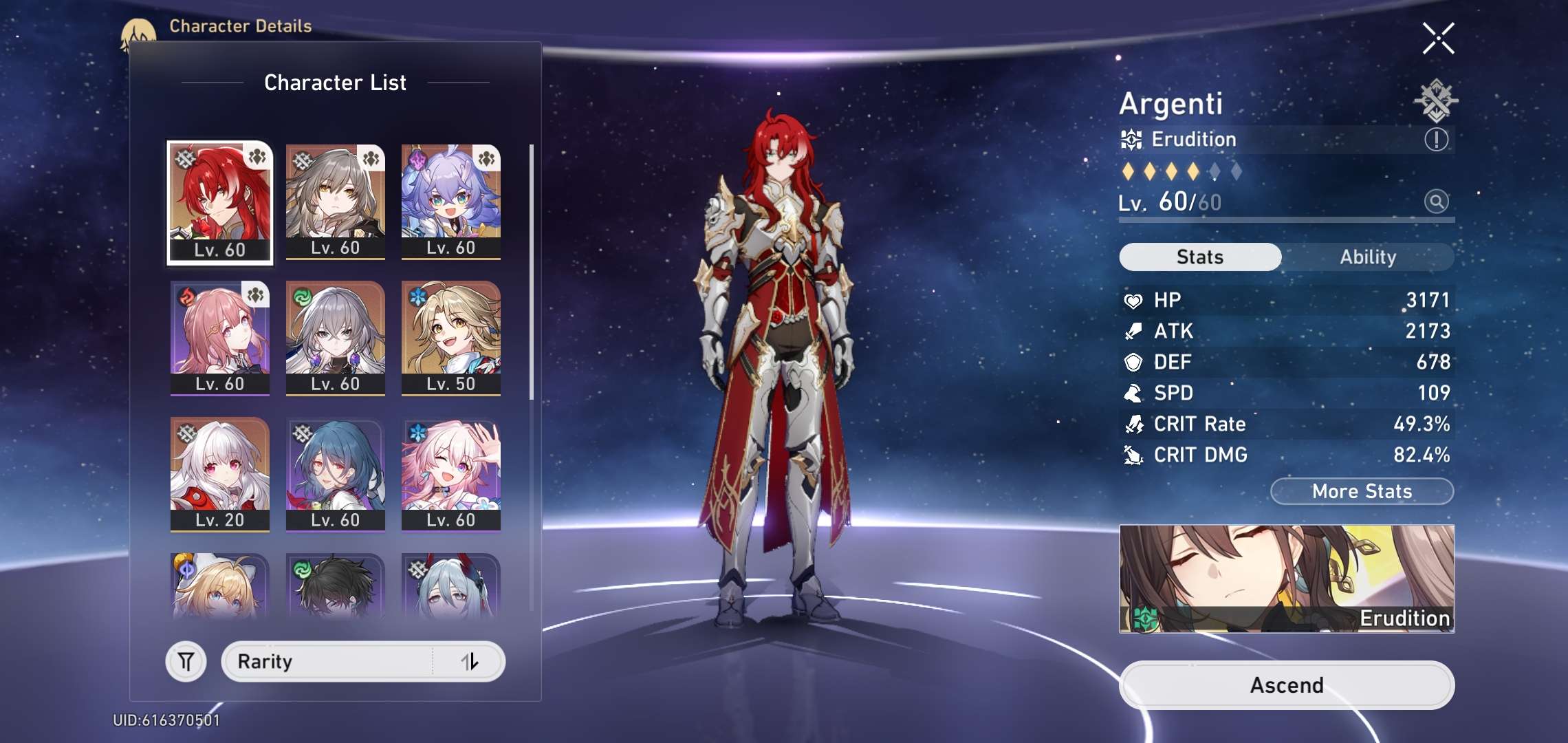Select the gray-haired Trailblazer portrait
1568x743 pixels.
click(335, 201)
